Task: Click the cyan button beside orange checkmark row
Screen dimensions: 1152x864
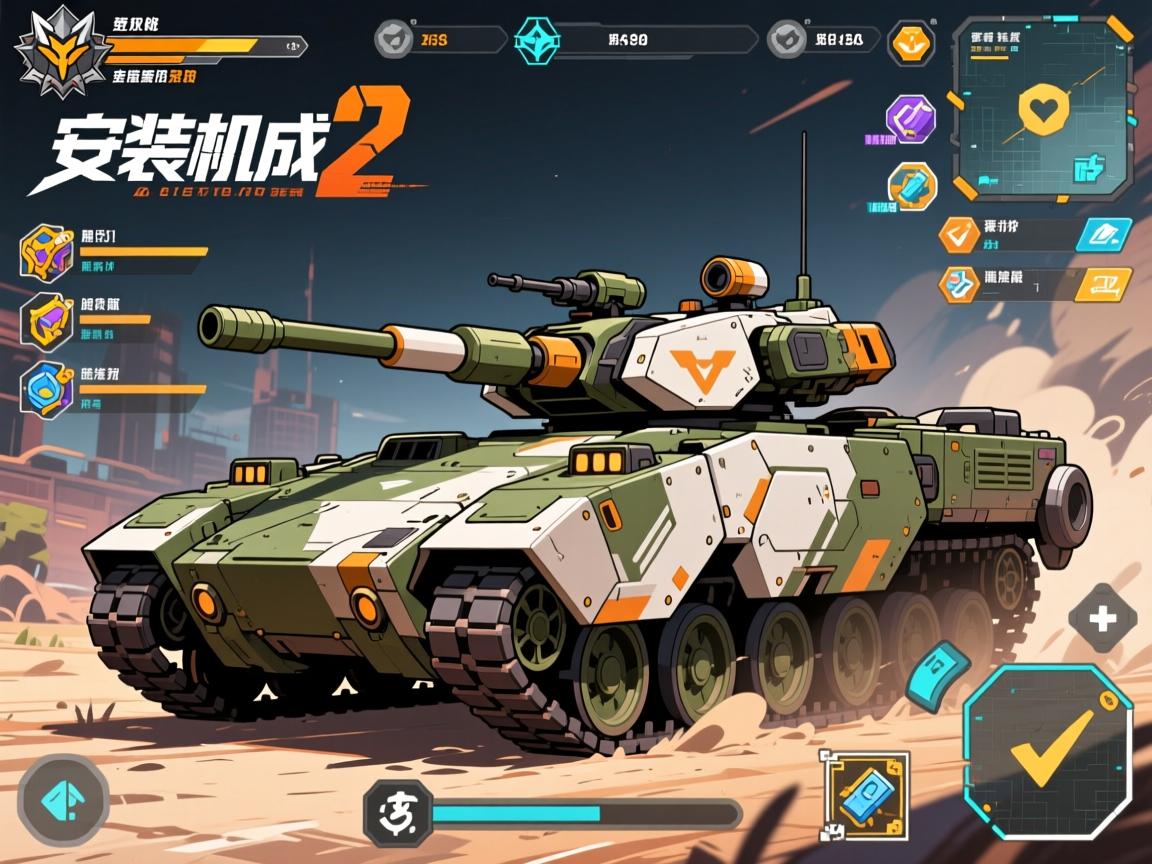Action: coord(1103,235)
